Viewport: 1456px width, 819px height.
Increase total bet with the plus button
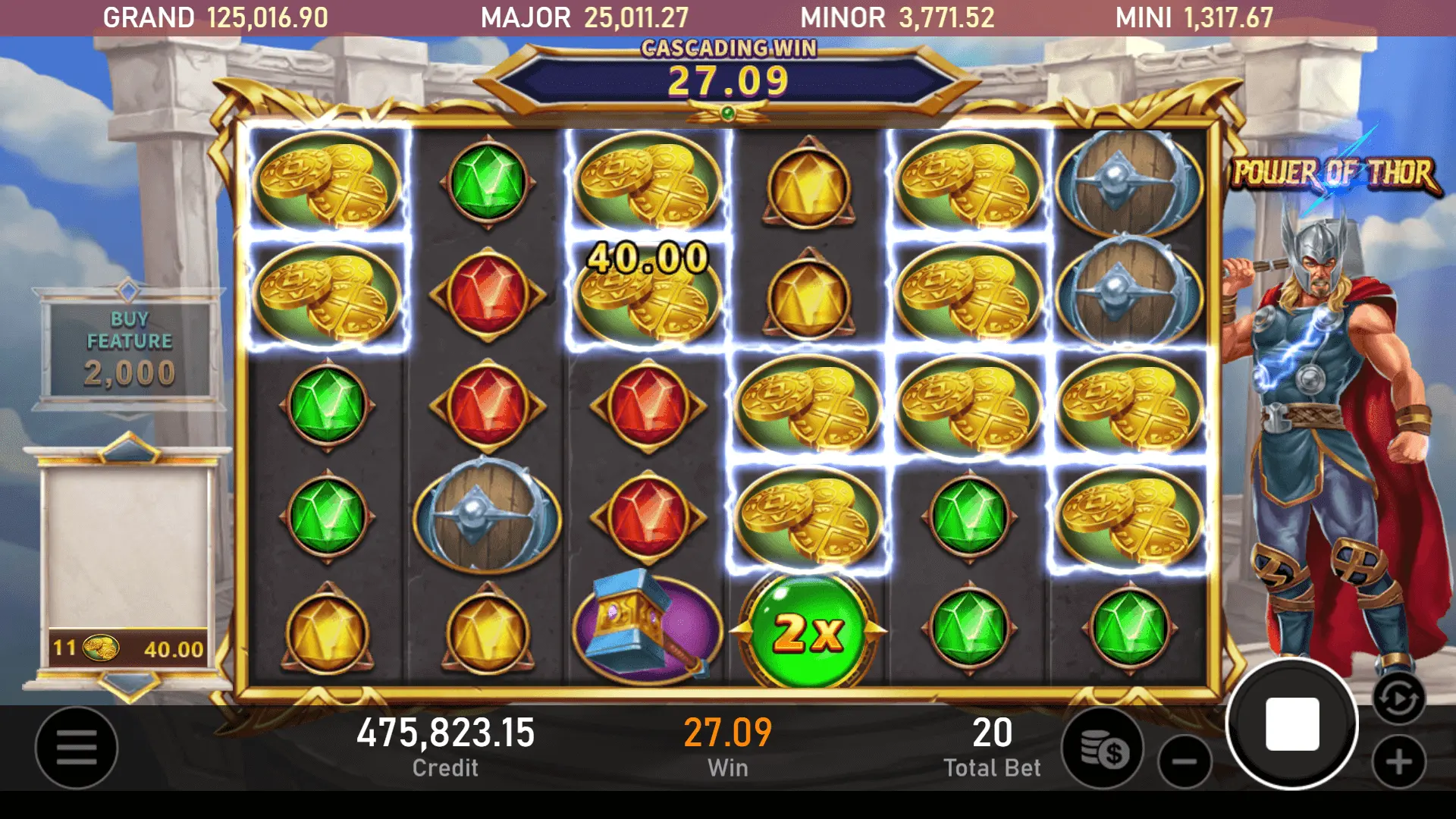tap(1399, 761)
